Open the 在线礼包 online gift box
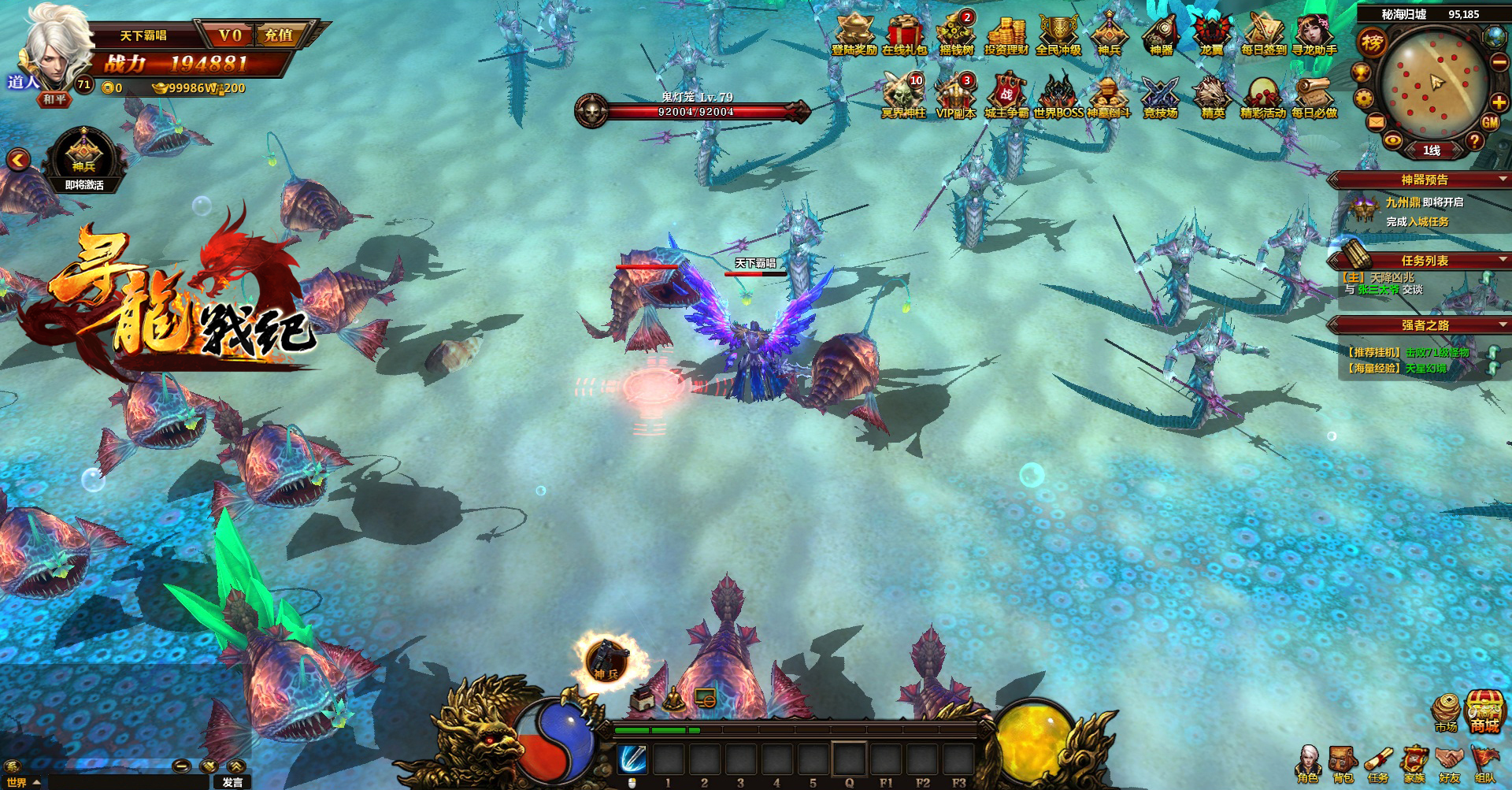This screenshot has width=1512, height=790. 904,35
